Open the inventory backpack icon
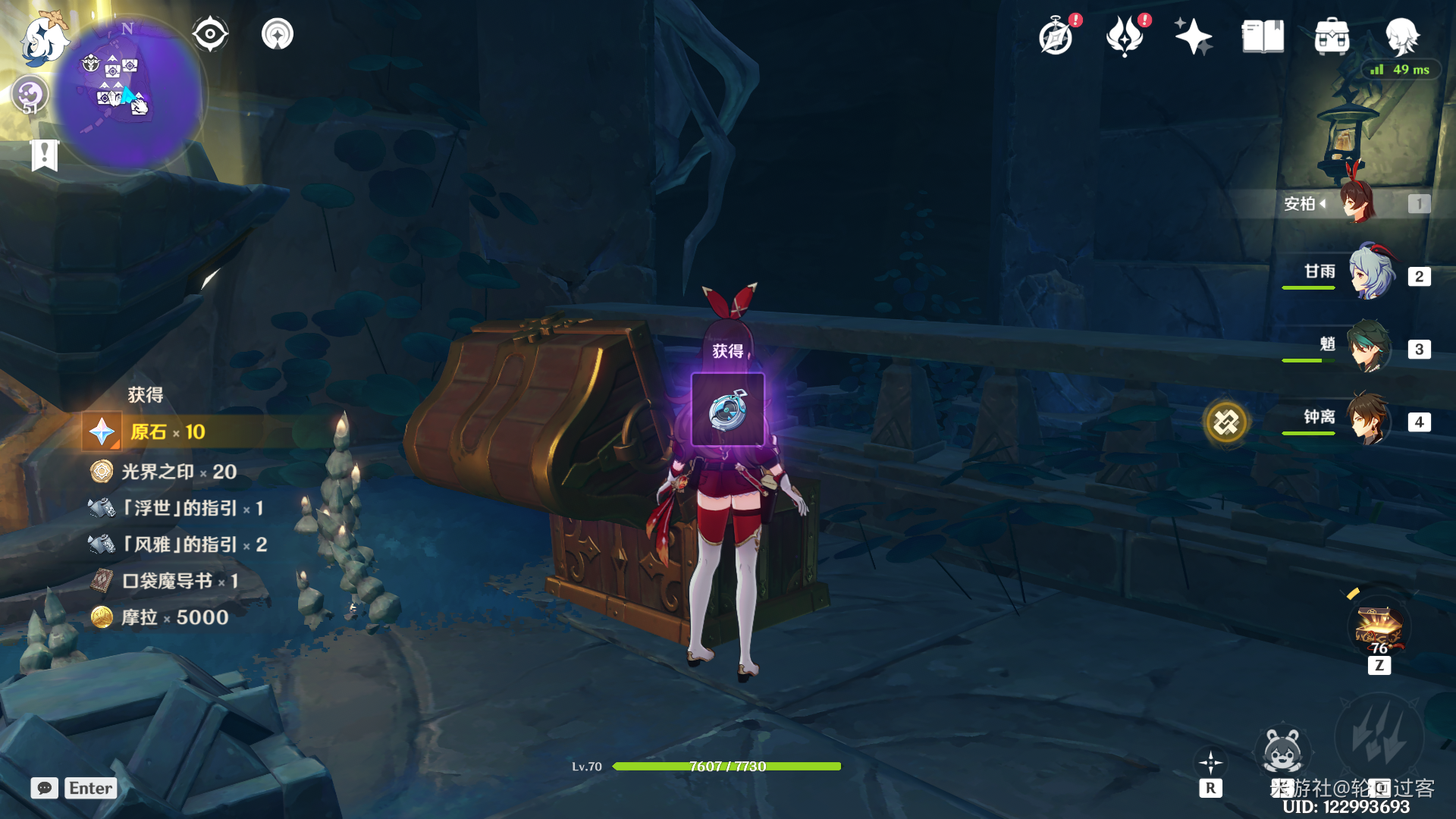 pos(1332,36)
